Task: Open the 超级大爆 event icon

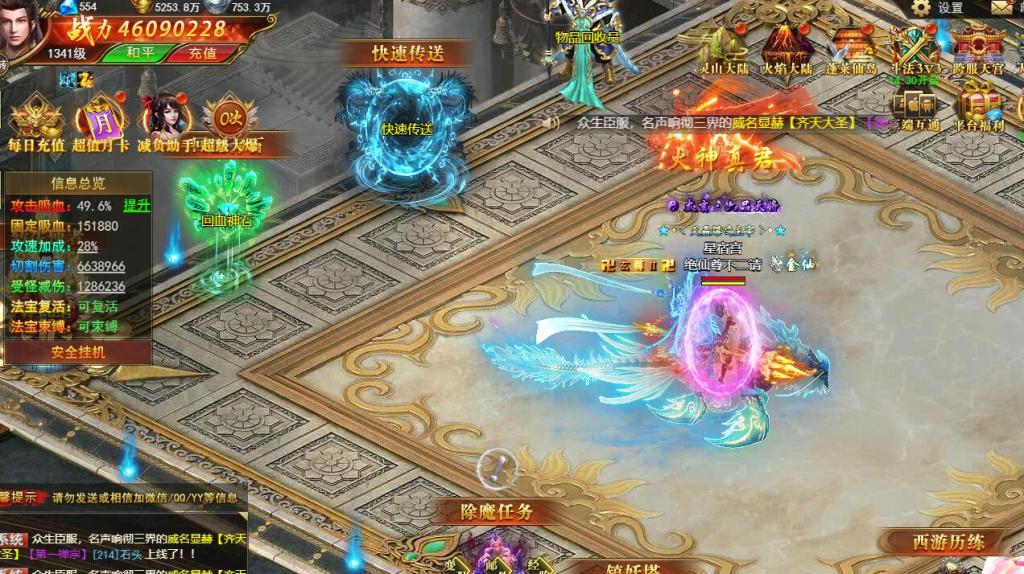Action: (x=230, y=123)
